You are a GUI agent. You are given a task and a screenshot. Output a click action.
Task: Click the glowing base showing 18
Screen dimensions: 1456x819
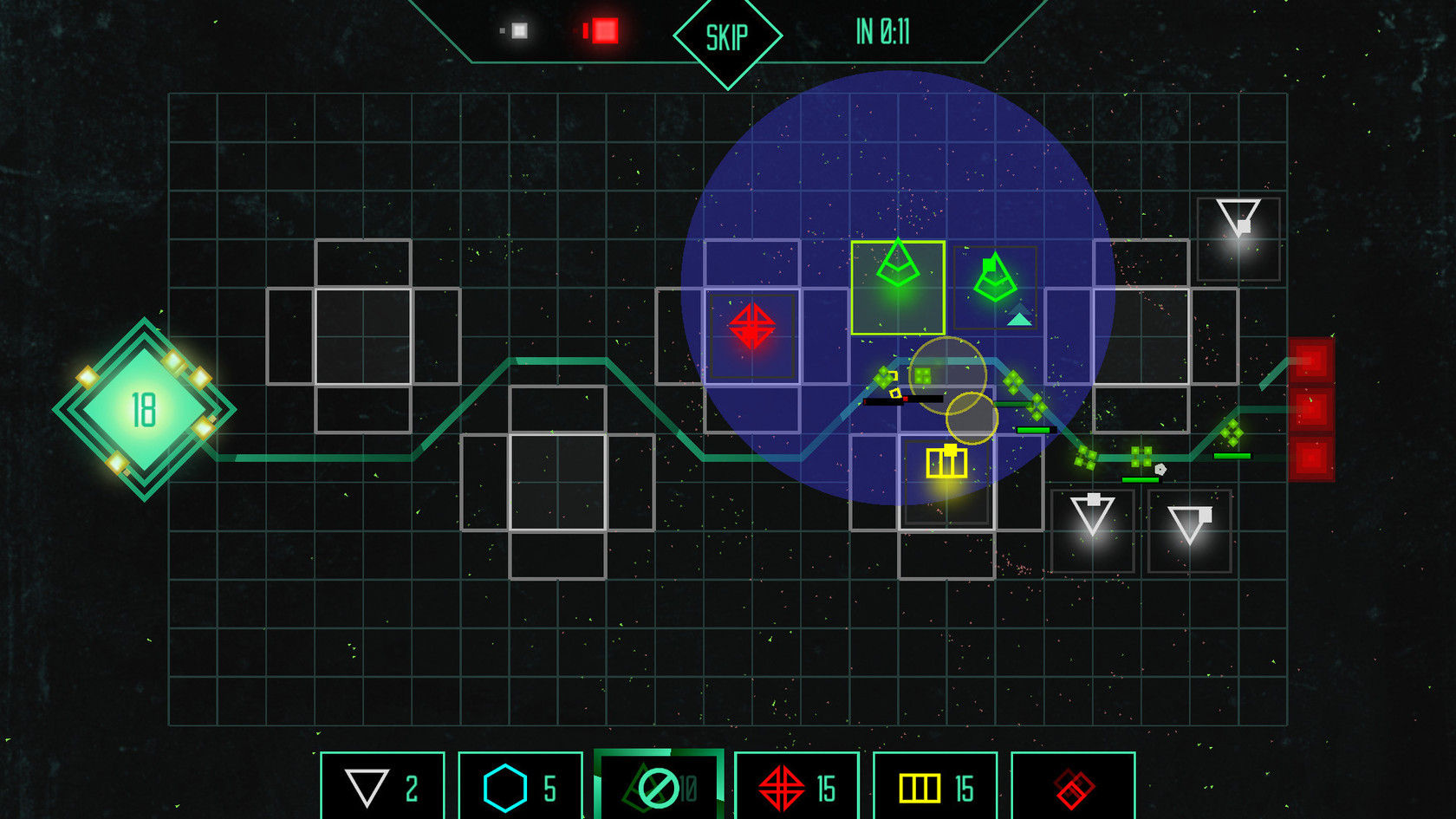(x=143, y=407)
